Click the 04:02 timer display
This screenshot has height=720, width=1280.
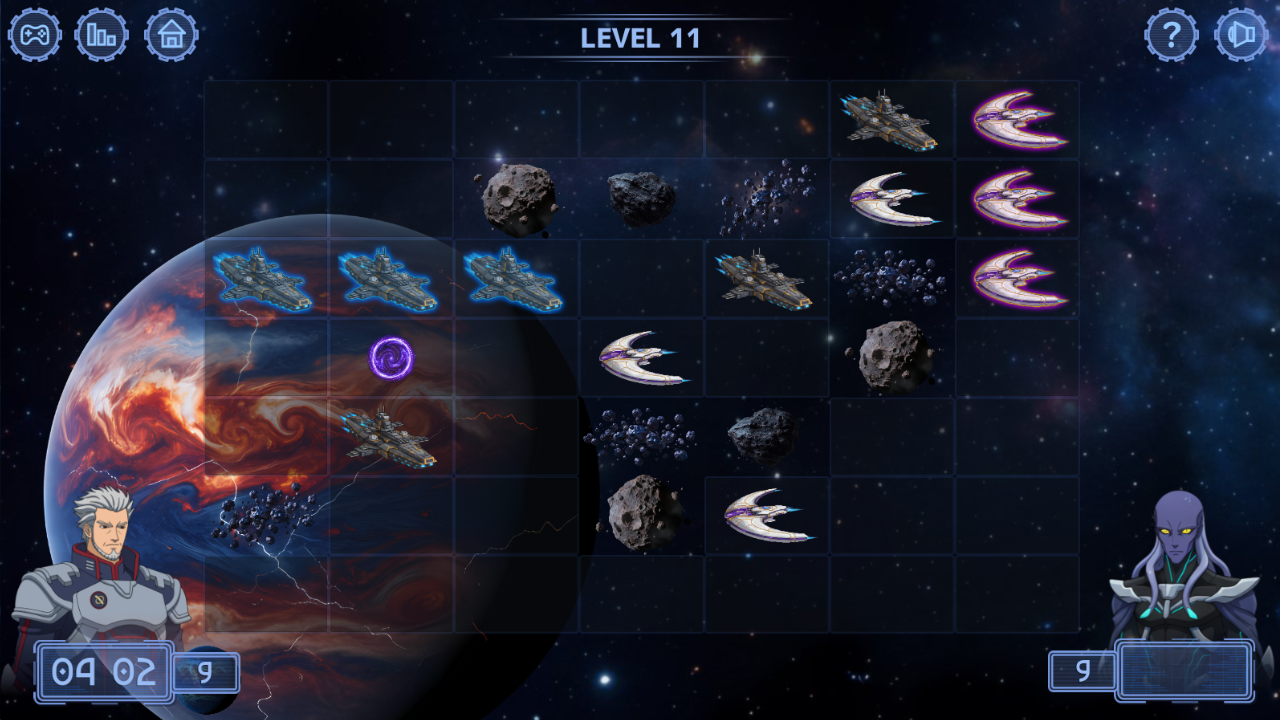pos(100,672)
